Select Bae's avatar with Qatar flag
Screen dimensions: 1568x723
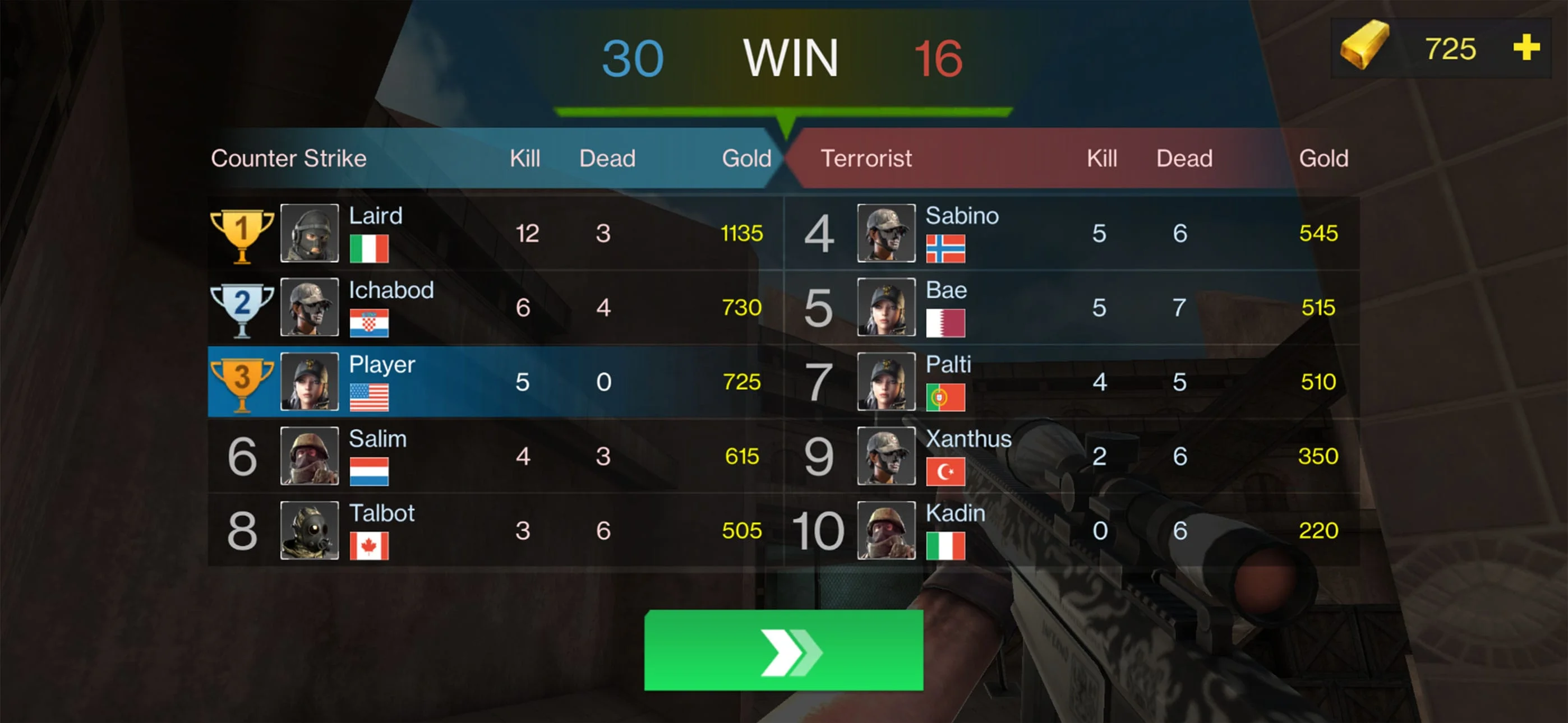(887, 307)
